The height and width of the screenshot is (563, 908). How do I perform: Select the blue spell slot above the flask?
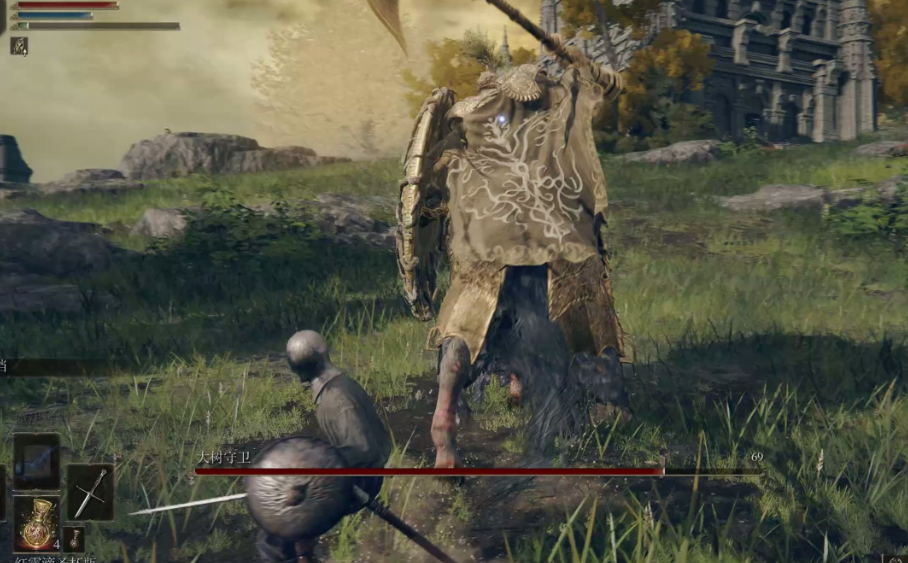pyautogui.click(x=37, y=461)
